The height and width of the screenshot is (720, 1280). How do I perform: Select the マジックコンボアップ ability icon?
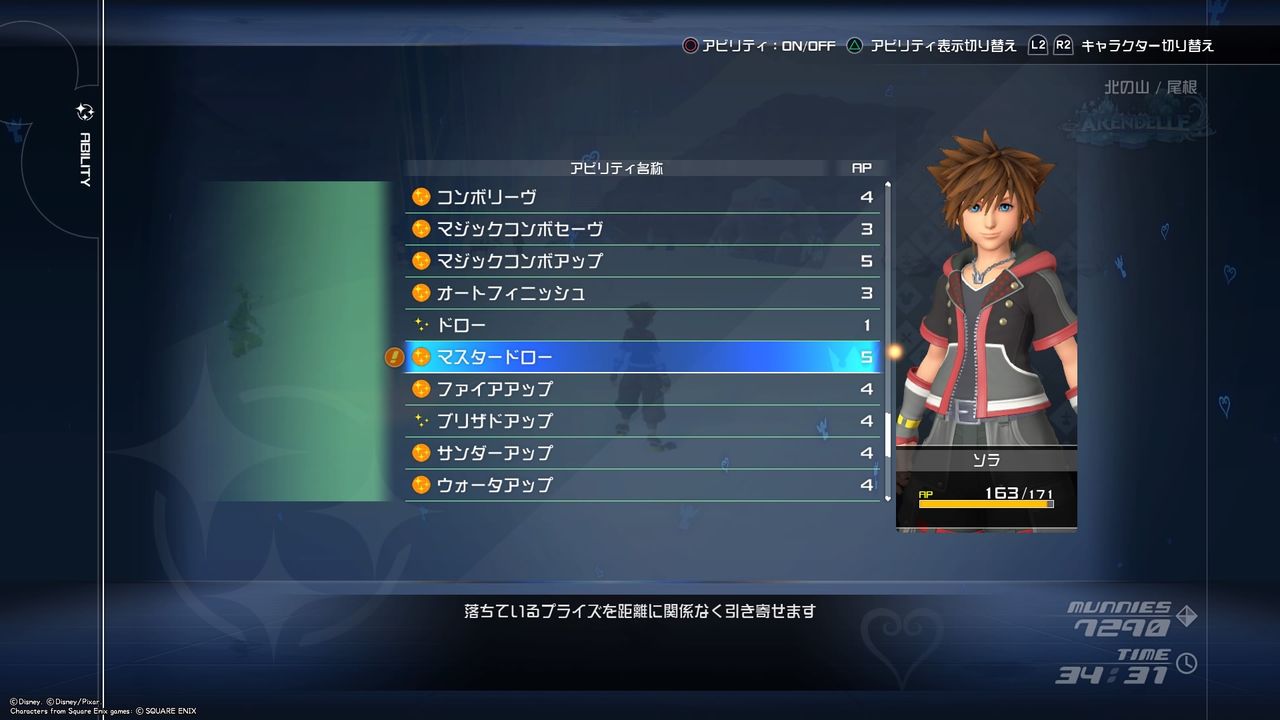pos(419,261)
